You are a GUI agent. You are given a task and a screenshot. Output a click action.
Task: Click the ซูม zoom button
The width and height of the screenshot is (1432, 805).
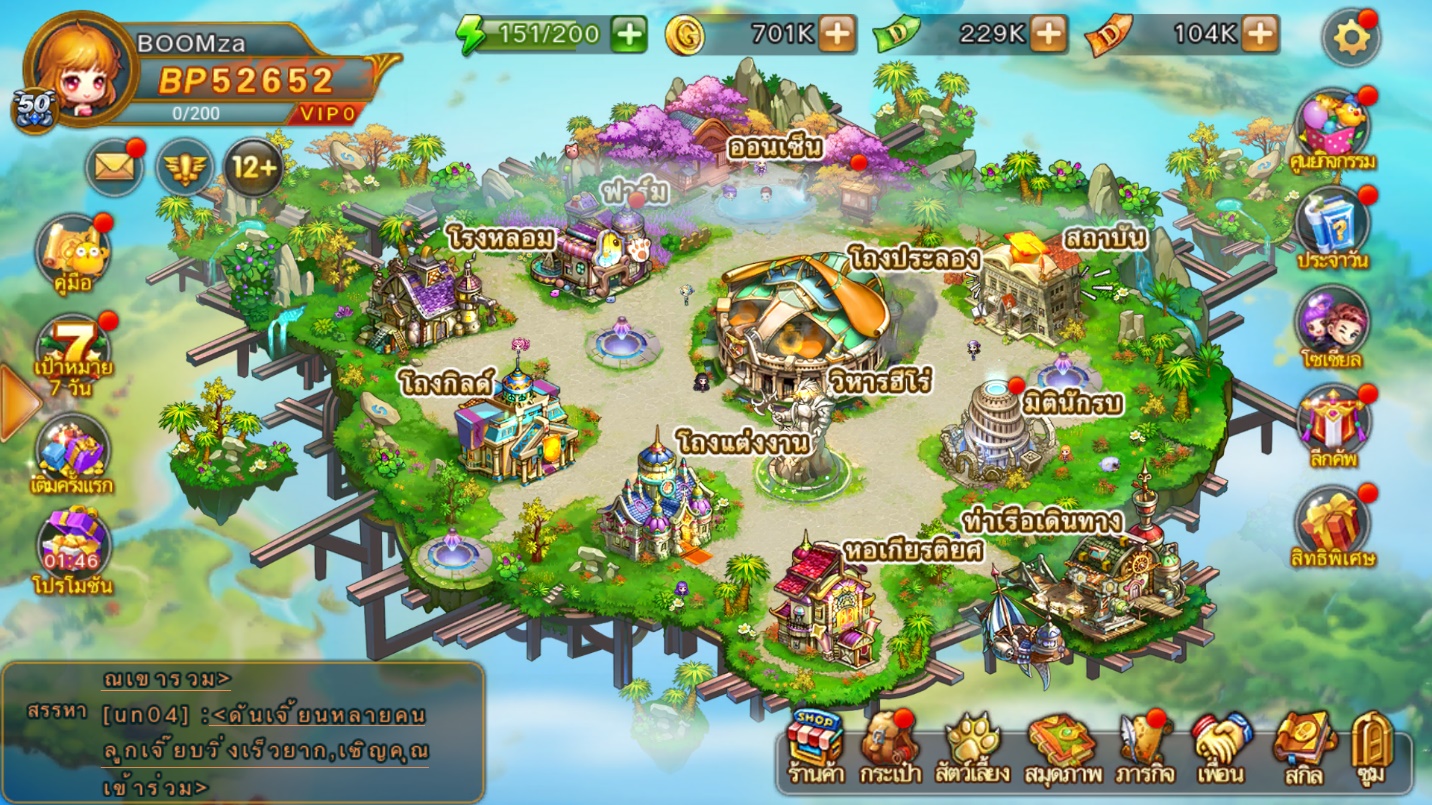(x=1372, y=744)
